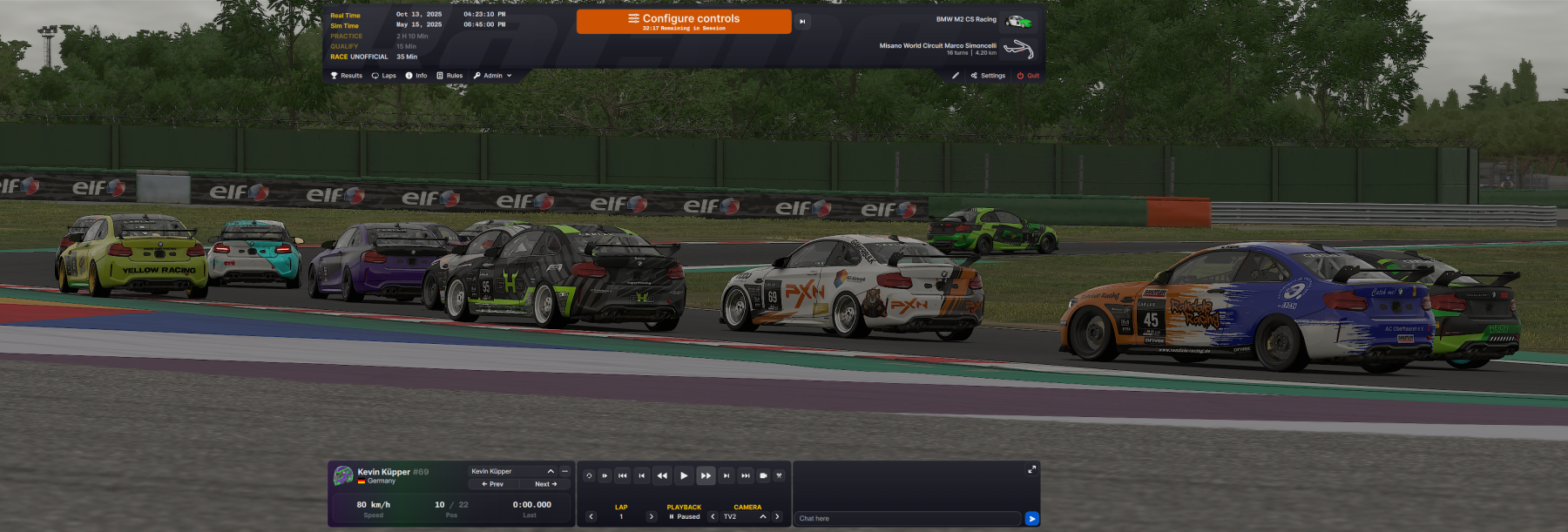Expand the chat panel
The height and width of the screenshot is (532, 1568).
point(1031,469)
